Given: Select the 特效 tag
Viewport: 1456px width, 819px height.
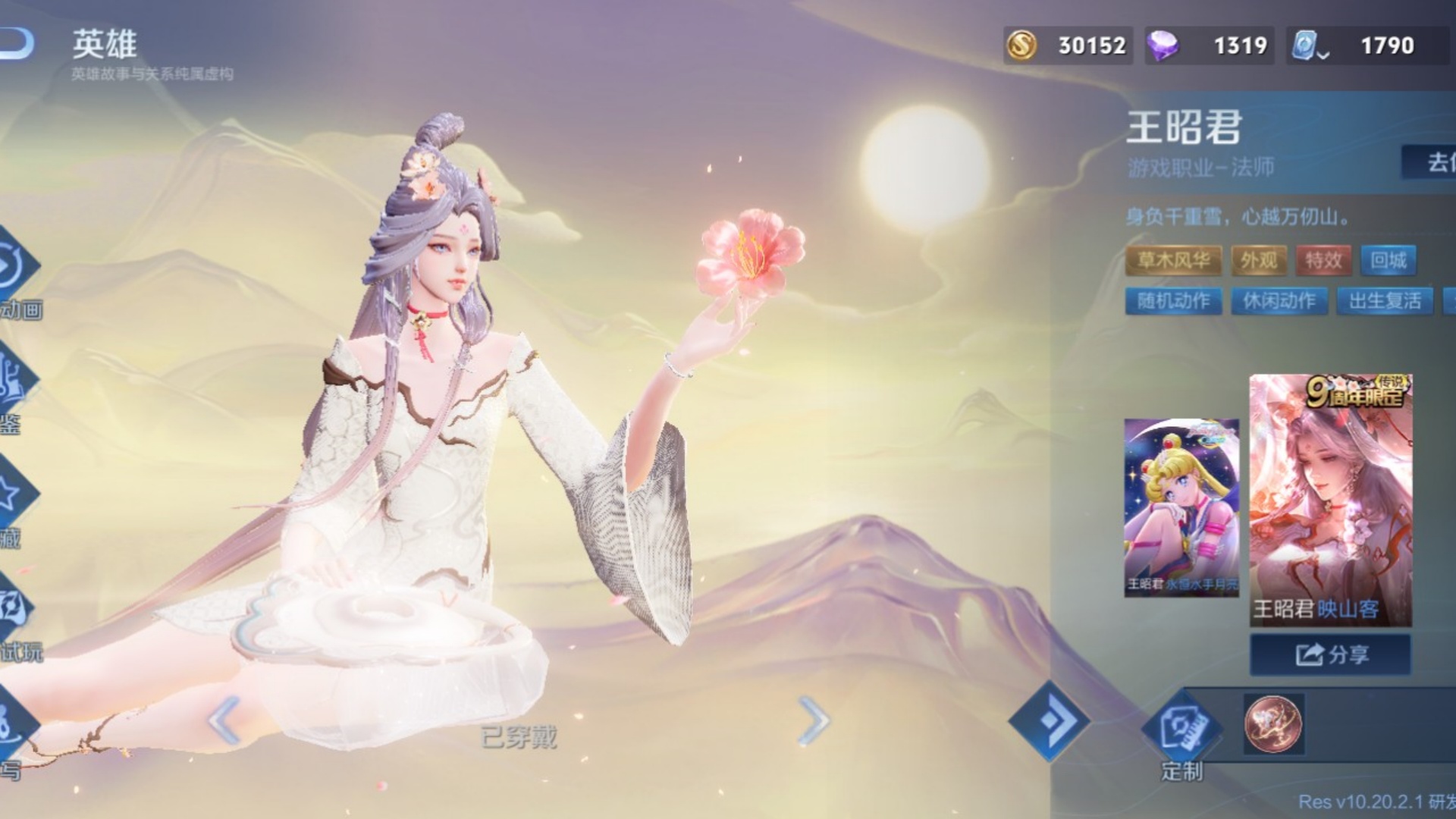Looking at the screenshot, I should [x=1323, y=261].
